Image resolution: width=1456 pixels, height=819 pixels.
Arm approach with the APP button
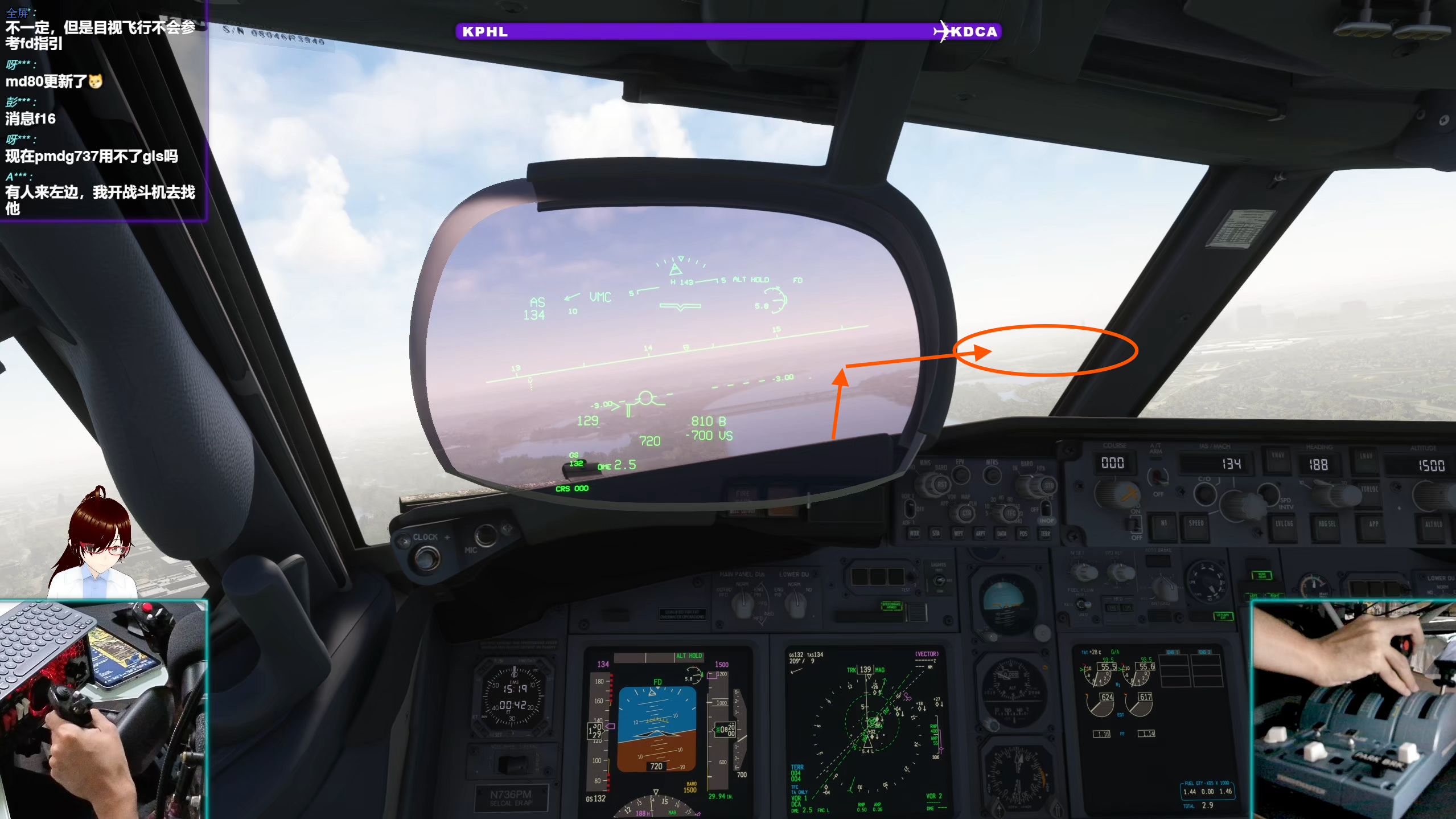coord(1373,525)
